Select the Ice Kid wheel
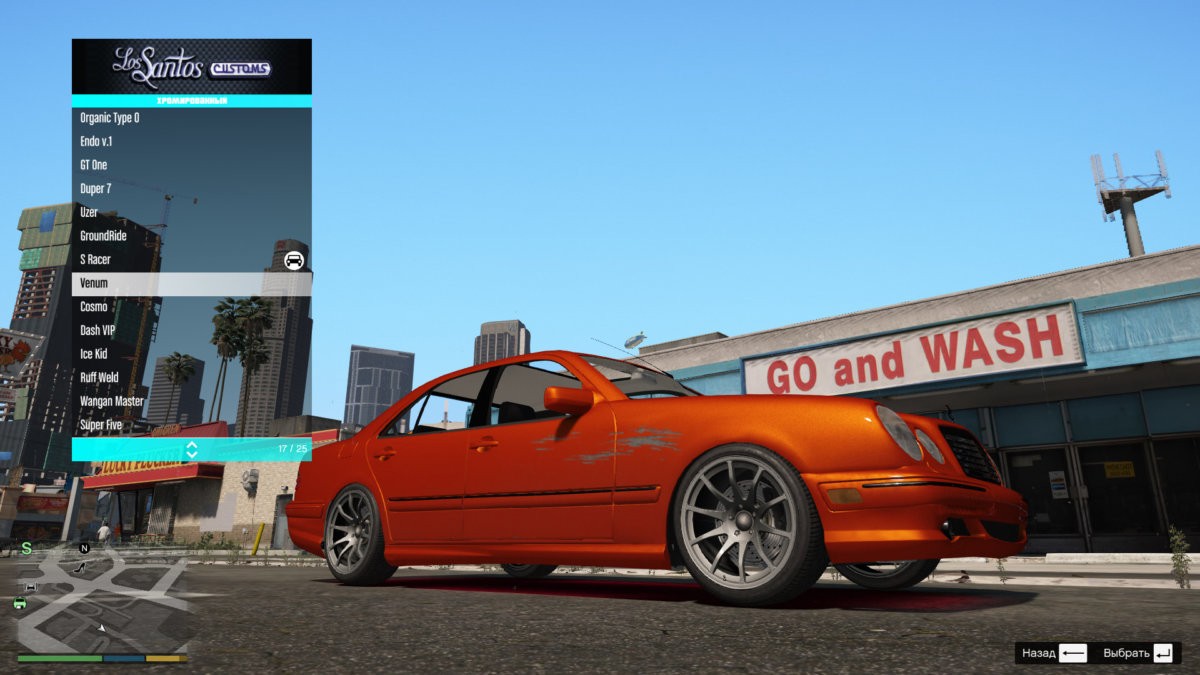 point(191,354)
